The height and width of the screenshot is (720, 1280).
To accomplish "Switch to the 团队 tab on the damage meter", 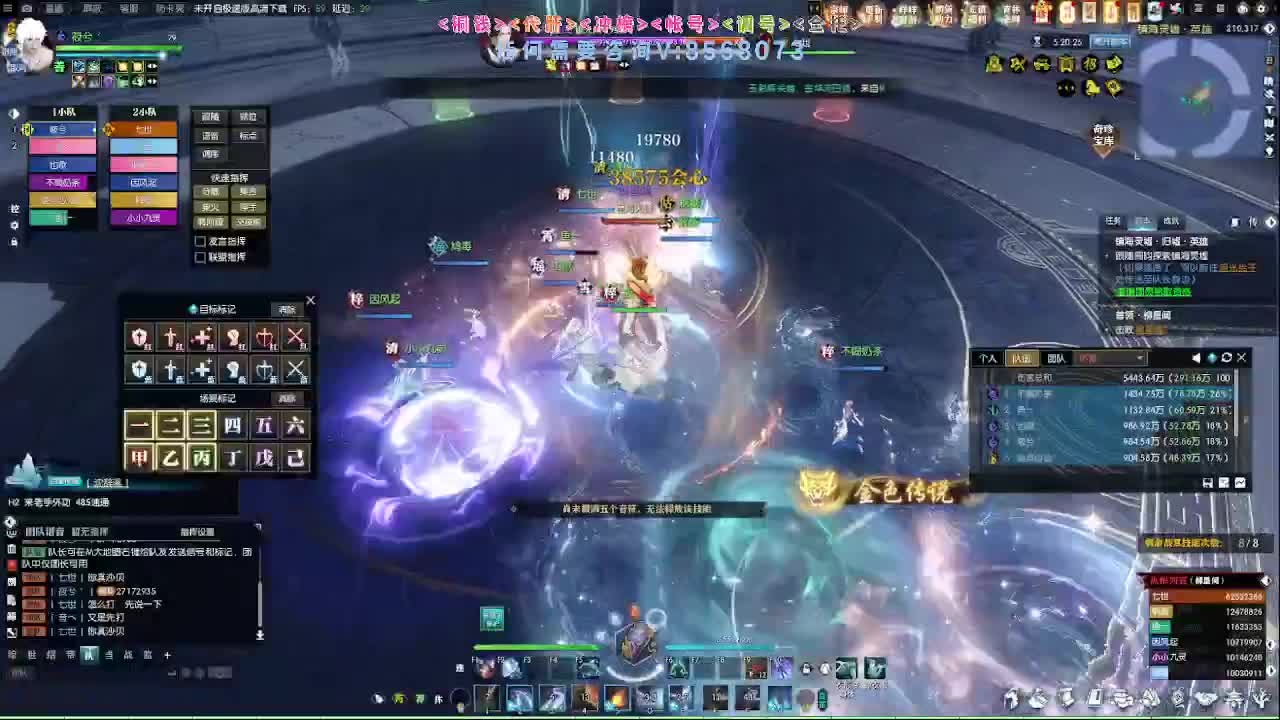I will (1058, 358).
